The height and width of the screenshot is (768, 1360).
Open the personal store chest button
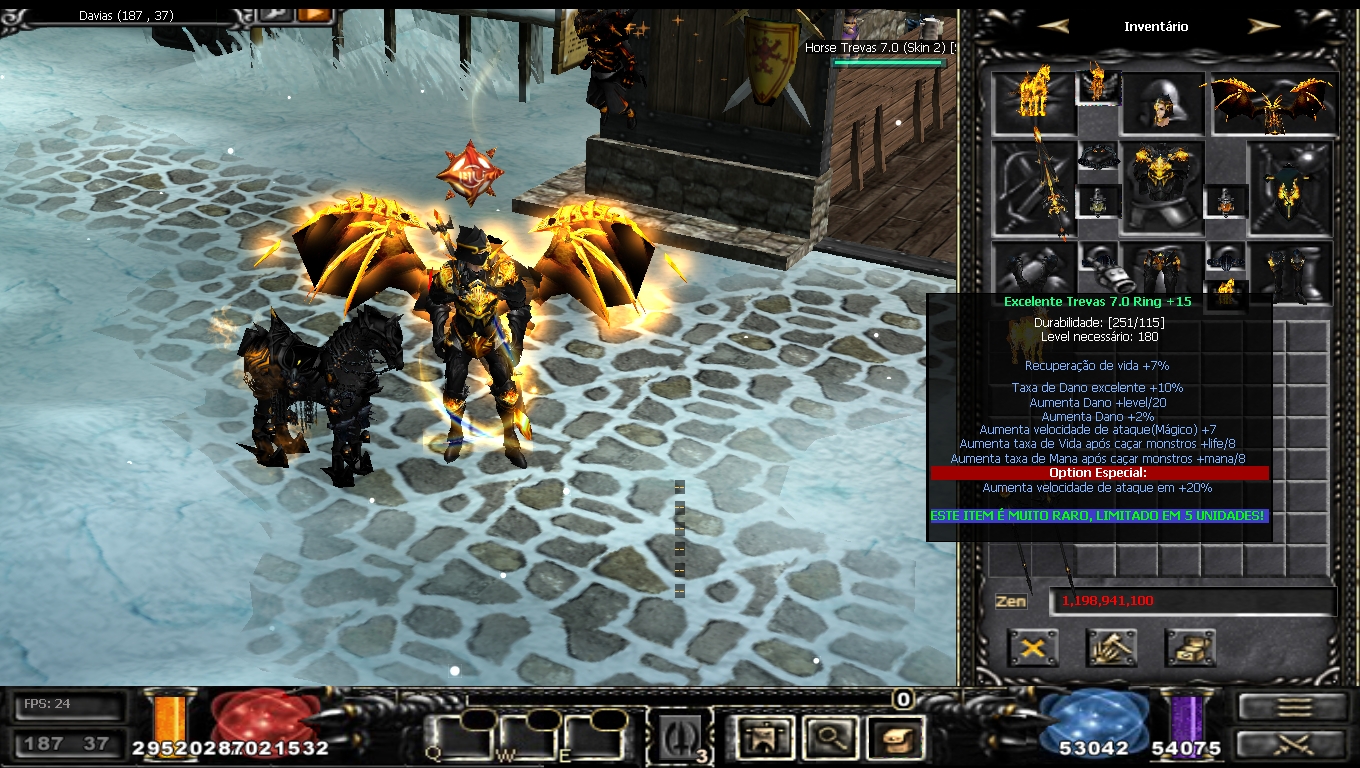pos(1190,648)
